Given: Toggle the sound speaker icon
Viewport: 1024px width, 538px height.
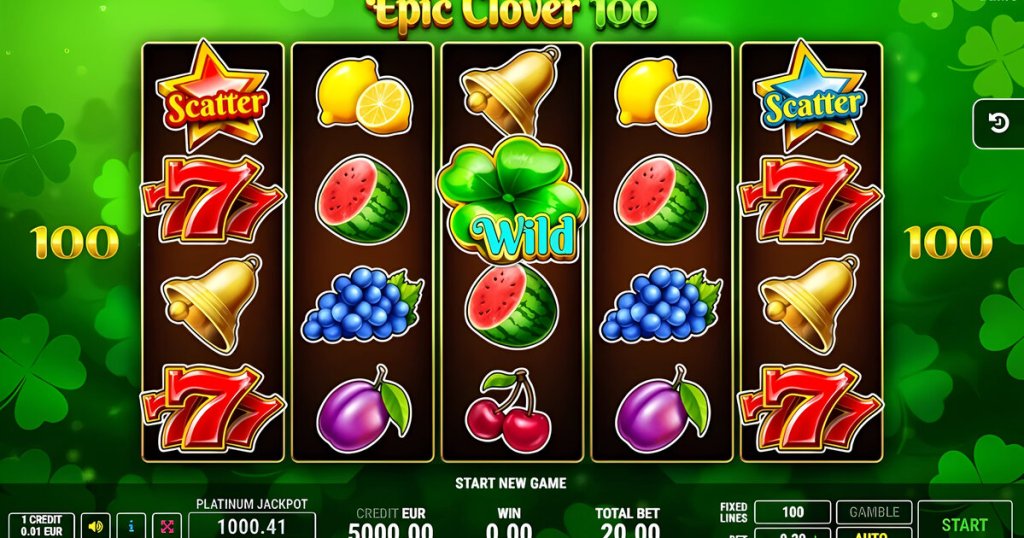Looking at the screenshot, I should (97, 525).
